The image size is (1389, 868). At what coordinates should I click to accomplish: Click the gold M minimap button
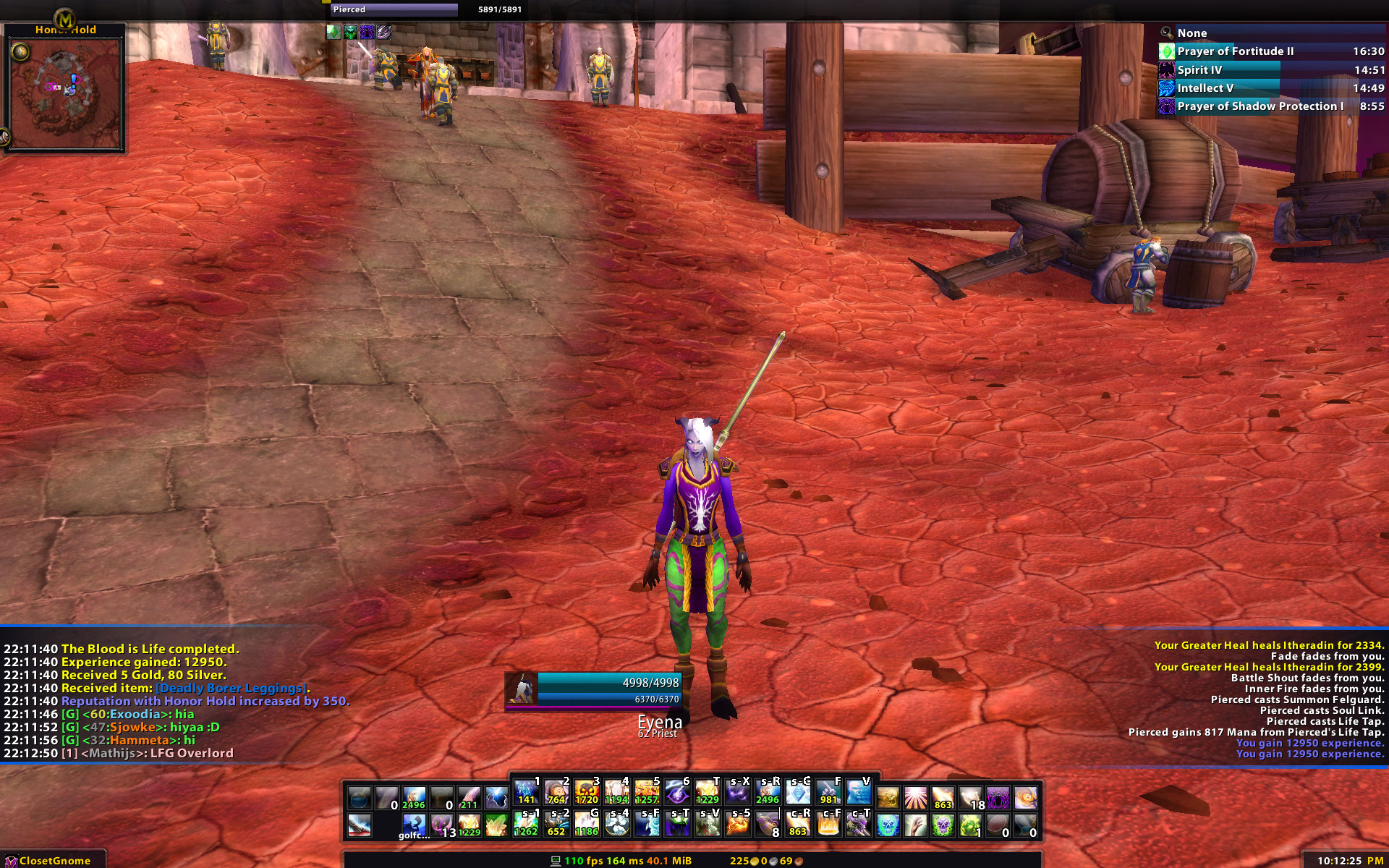[x=65, y=19]
